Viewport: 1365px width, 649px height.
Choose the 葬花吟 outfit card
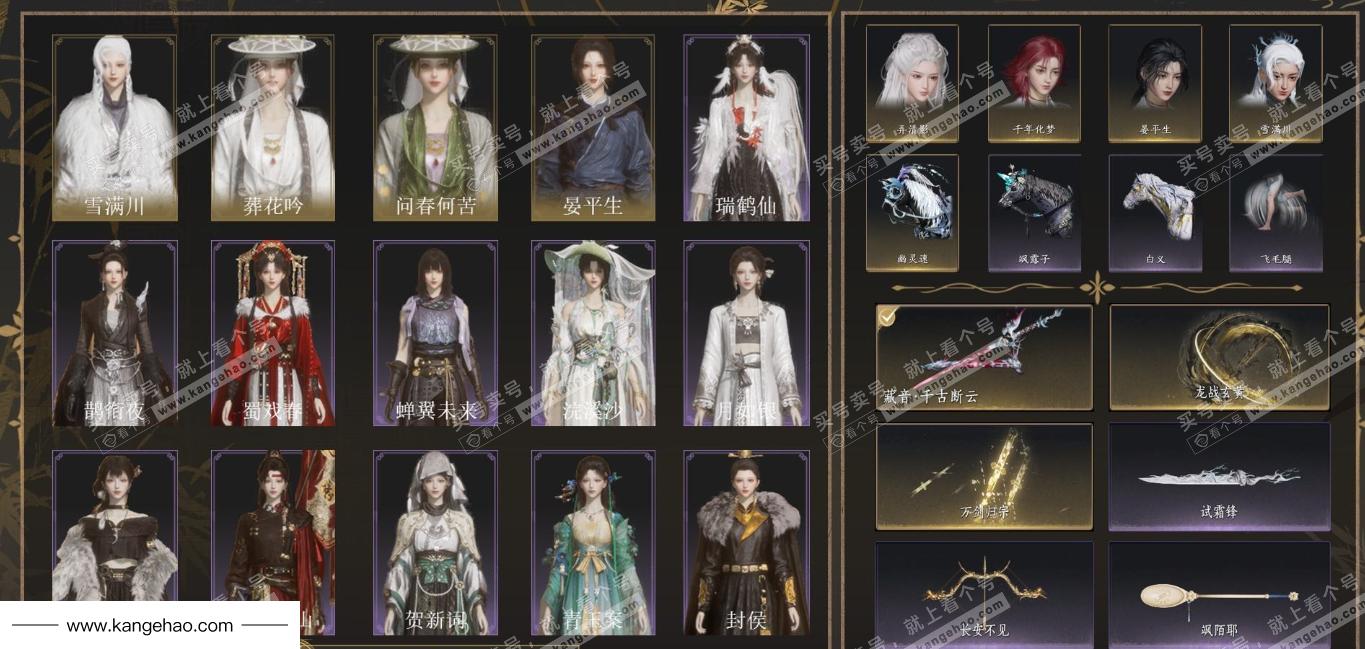pos(273,128)
